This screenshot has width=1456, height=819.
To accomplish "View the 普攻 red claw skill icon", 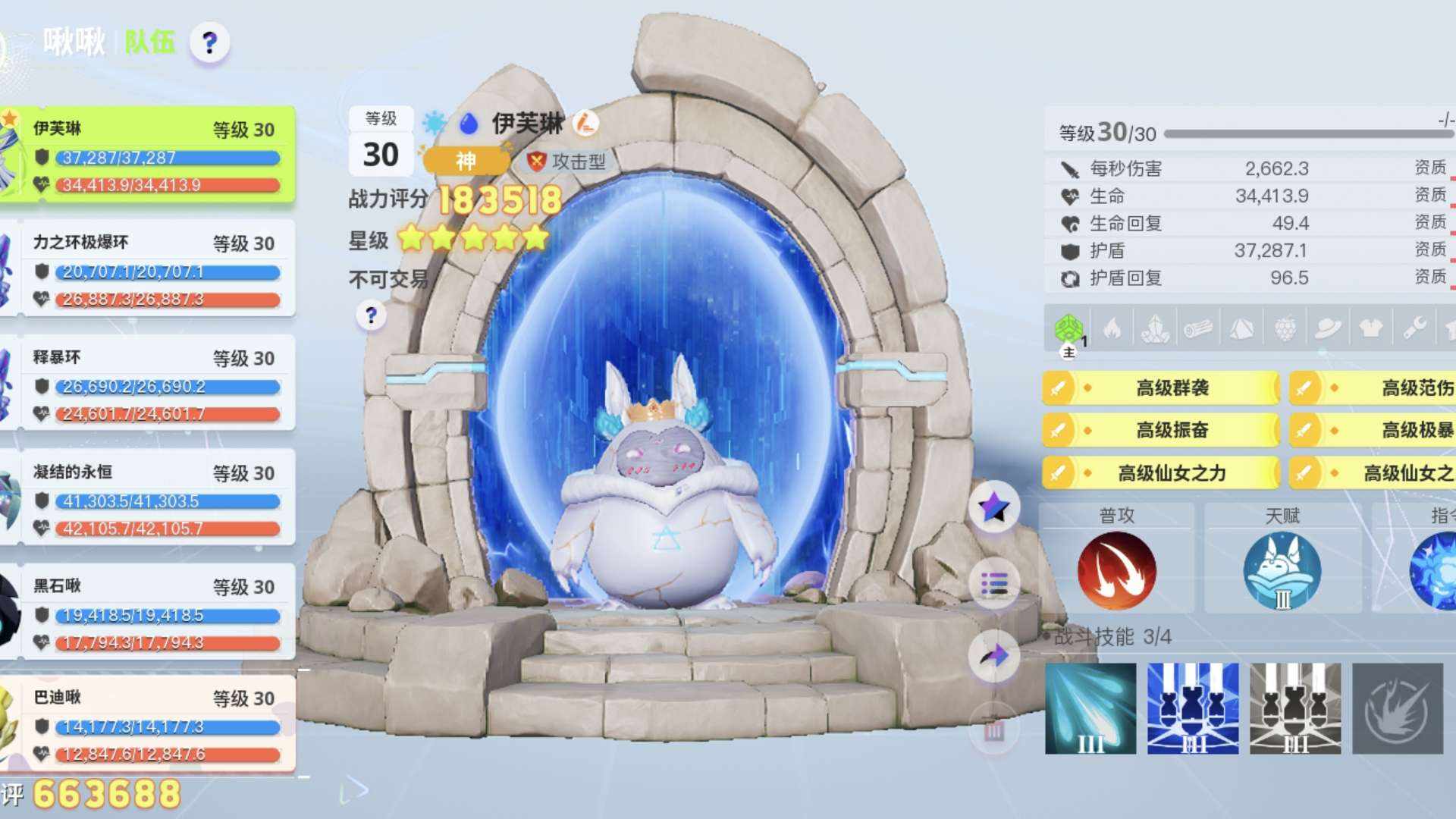I will tap(1116, 570).
